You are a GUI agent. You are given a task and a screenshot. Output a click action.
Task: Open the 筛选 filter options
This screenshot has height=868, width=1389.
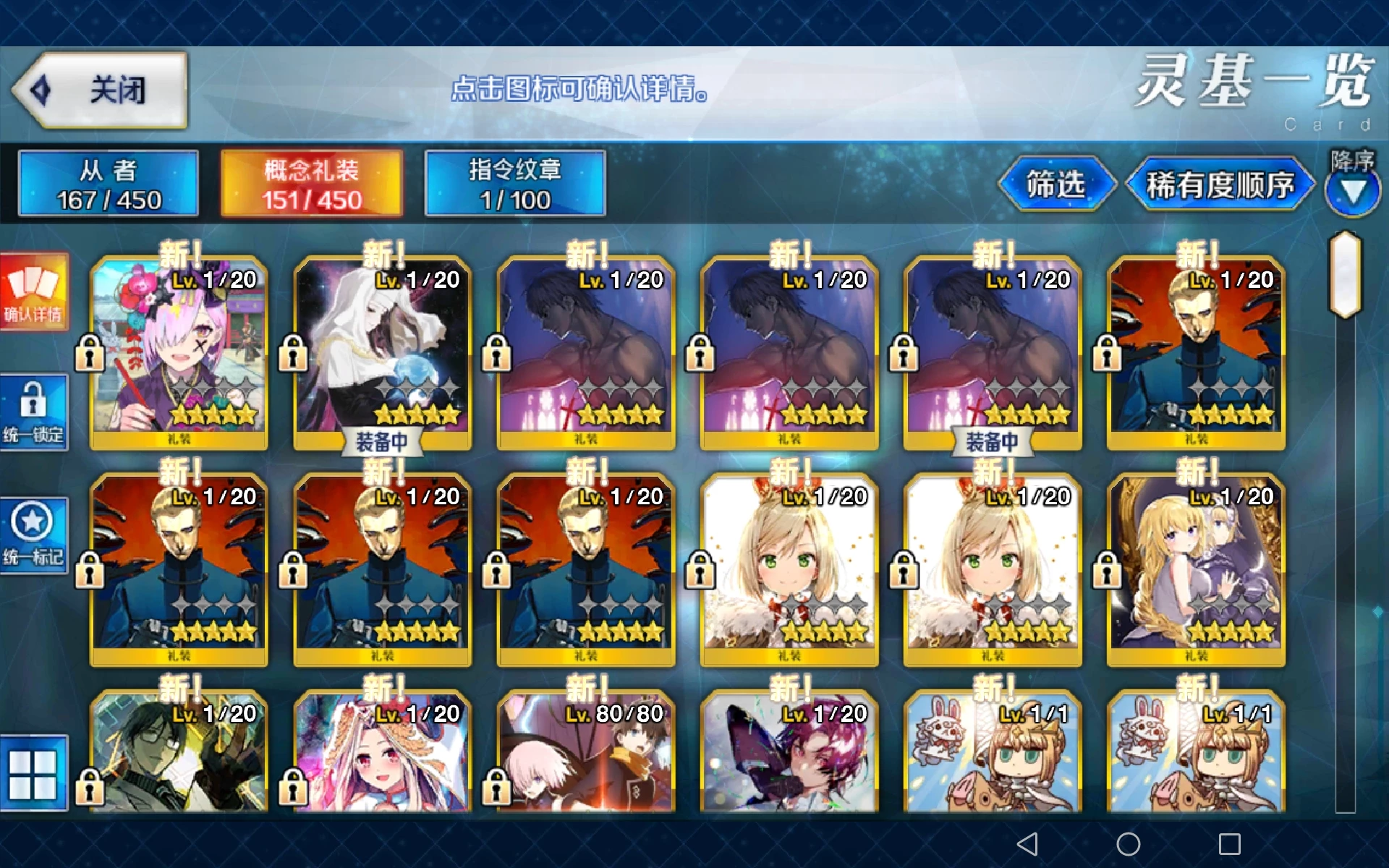1055,184
